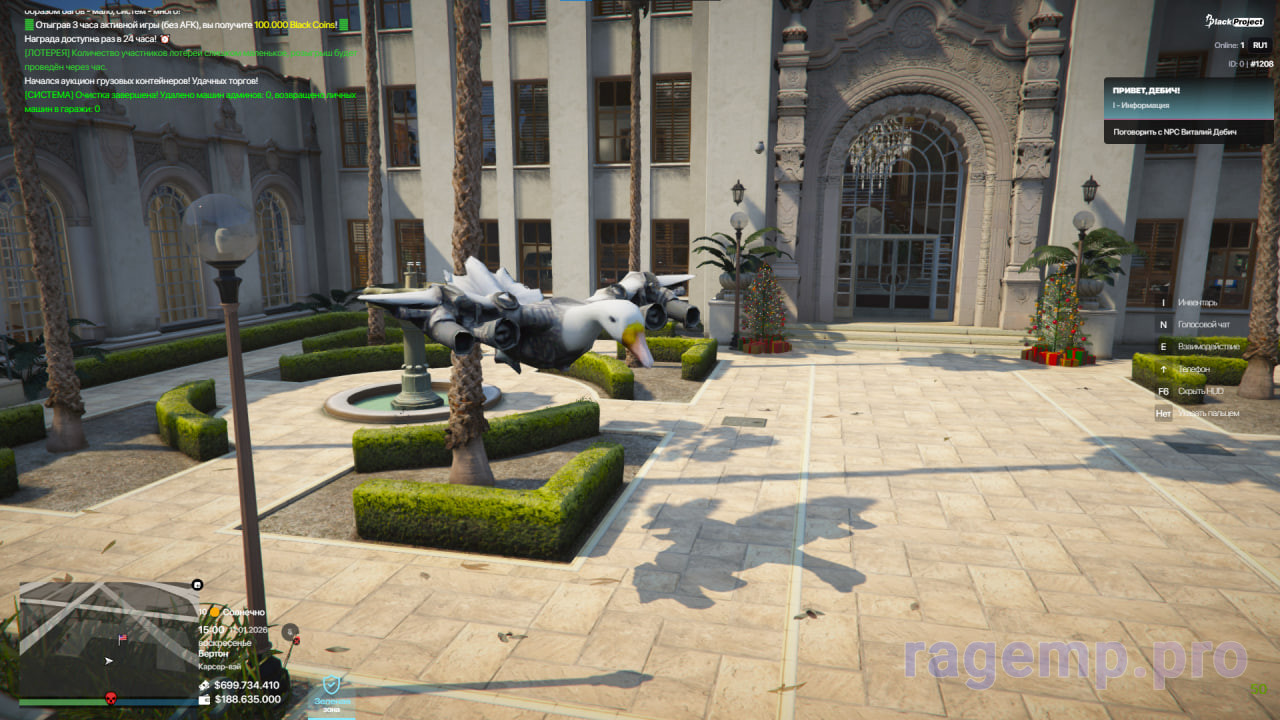This screenshot has width=1280, height=720.
Task: Click the small round icon atop the minimap
Action: click(197, 585)
